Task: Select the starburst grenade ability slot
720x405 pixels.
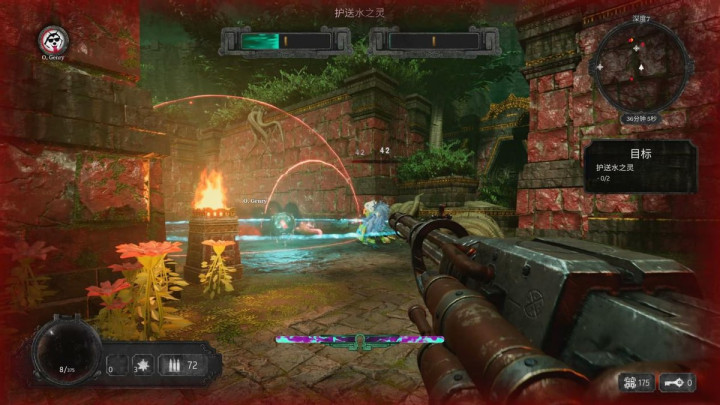Action: click(141, 365)
